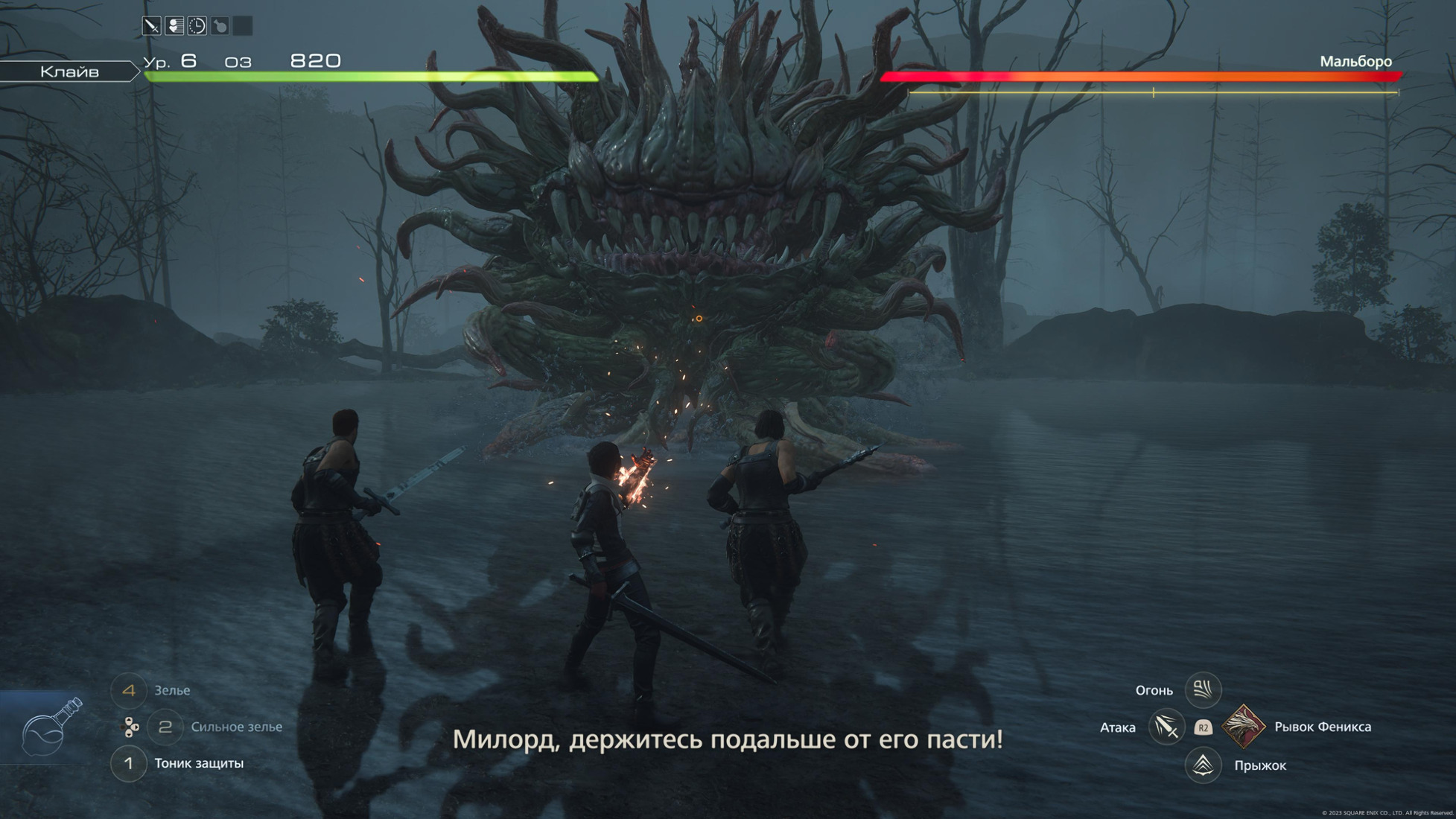Use the Зелье potion slot
Screen dimensions: 1456x819
[x=128, y=690]
